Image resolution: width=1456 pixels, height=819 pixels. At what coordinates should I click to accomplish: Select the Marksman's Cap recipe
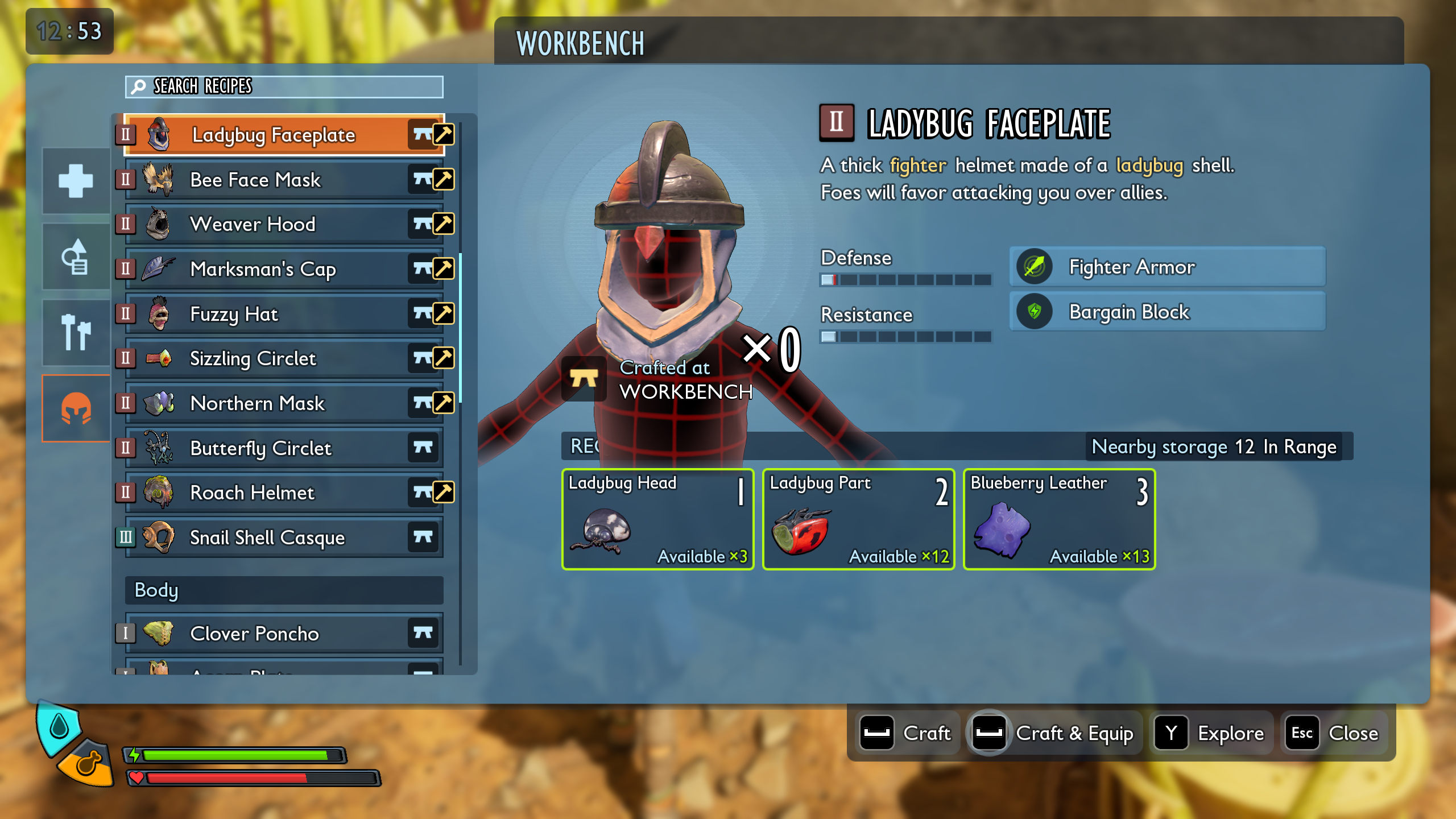coord(267,269)
